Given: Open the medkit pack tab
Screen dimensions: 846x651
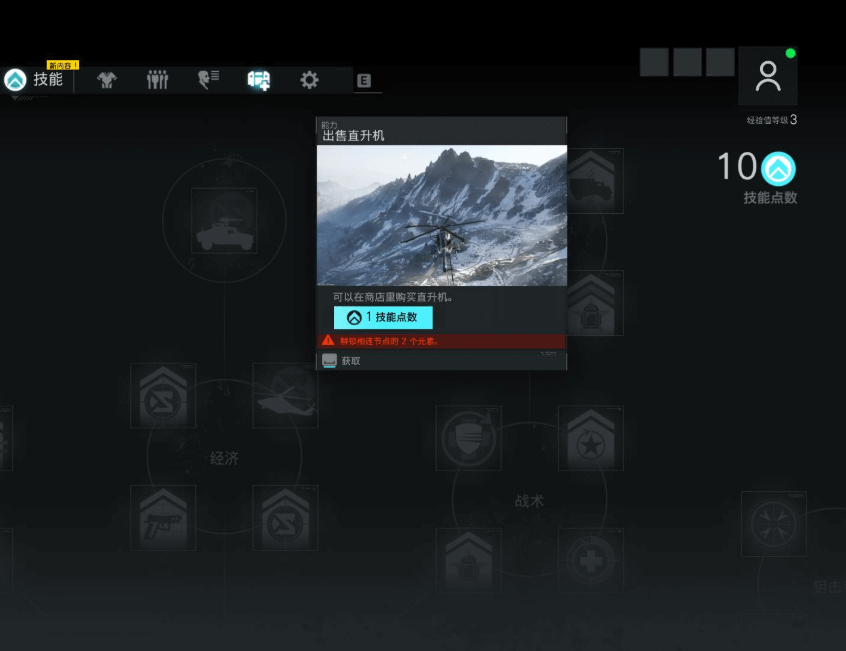Looking at the screenshot, I should [259, 81].
